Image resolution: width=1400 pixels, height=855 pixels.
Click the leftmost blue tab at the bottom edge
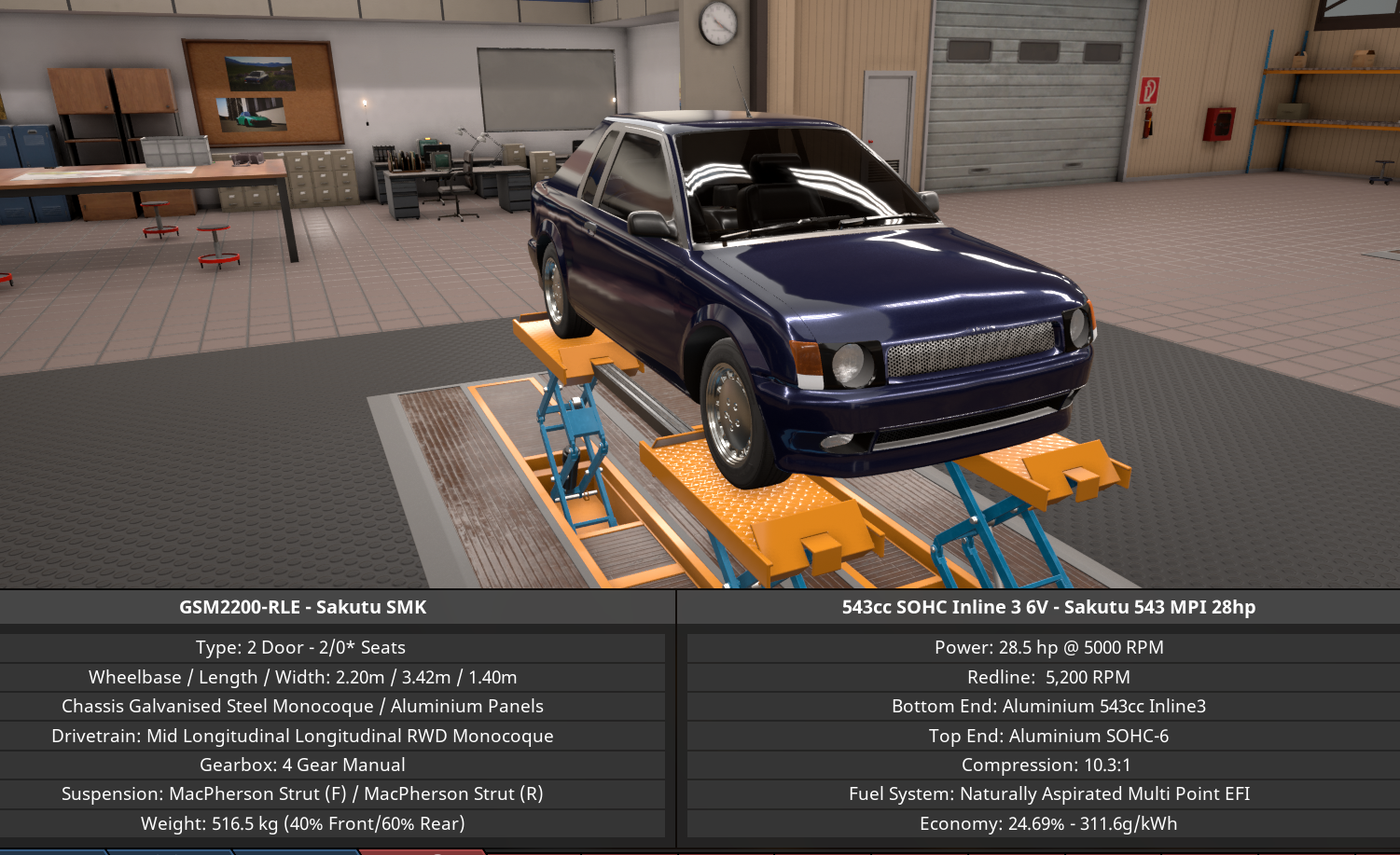coord(51,849)
